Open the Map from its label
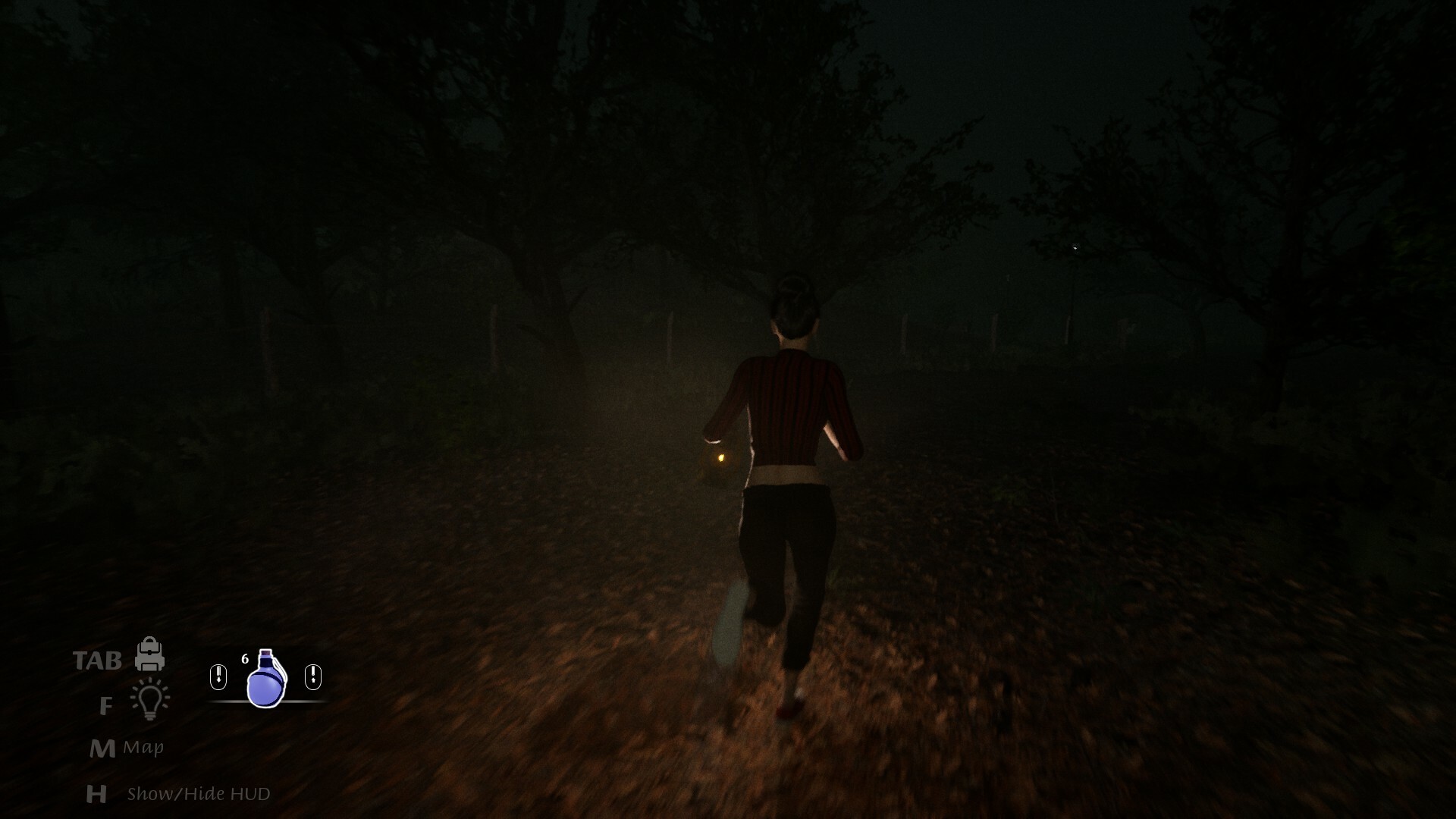Viewport: 1456px width, 819px height. pos(143,746)
